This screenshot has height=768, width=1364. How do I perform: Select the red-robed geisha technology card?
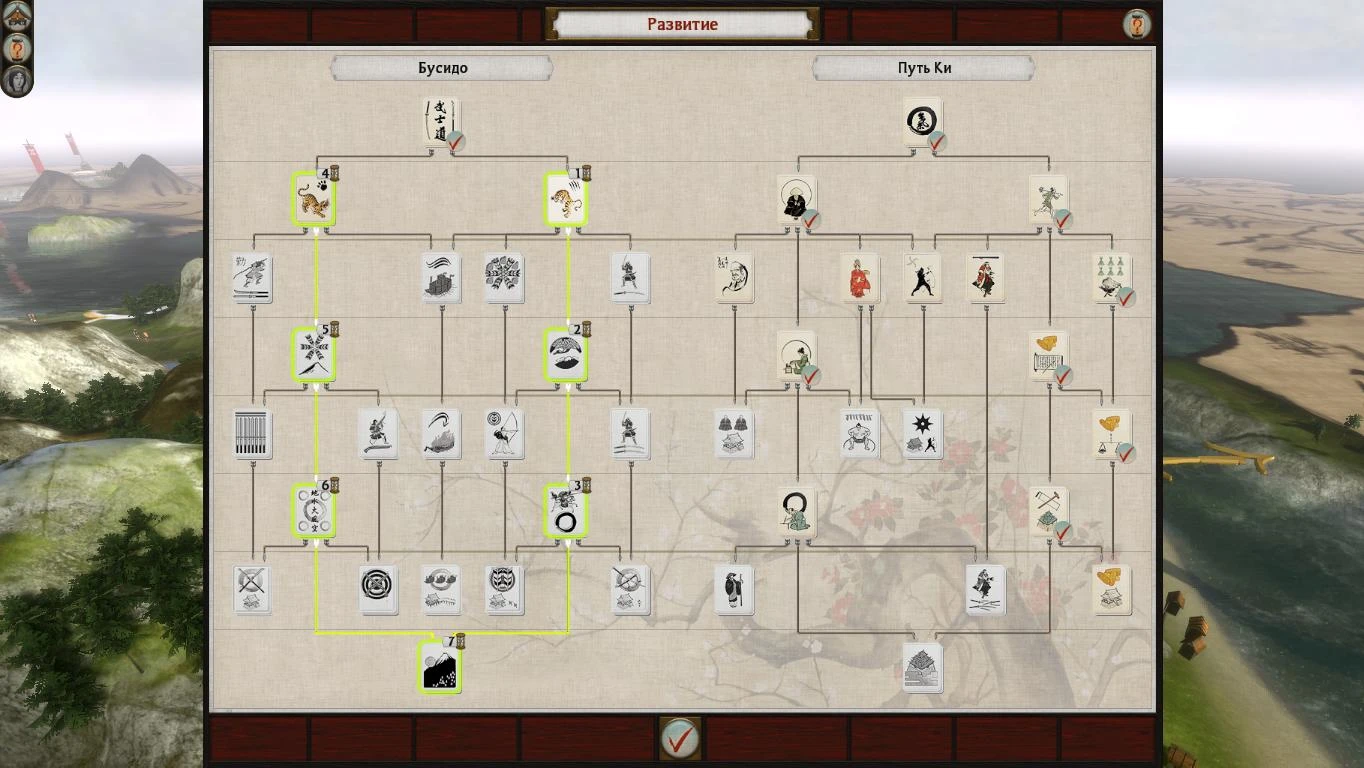click(858, 278)
